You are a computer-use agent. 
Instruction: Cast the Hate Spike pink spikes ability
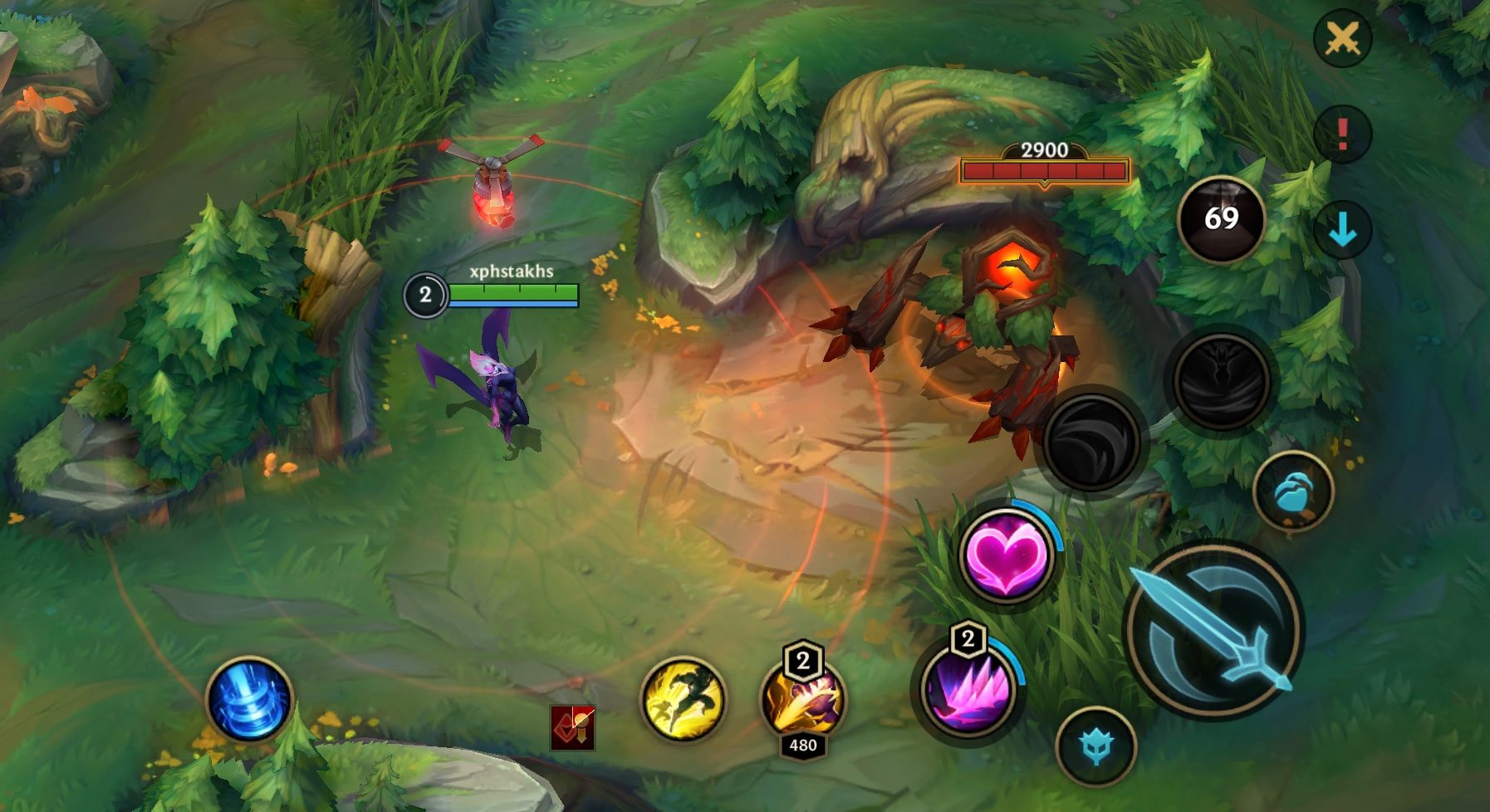pyautogui.click(x=968, y=691)
